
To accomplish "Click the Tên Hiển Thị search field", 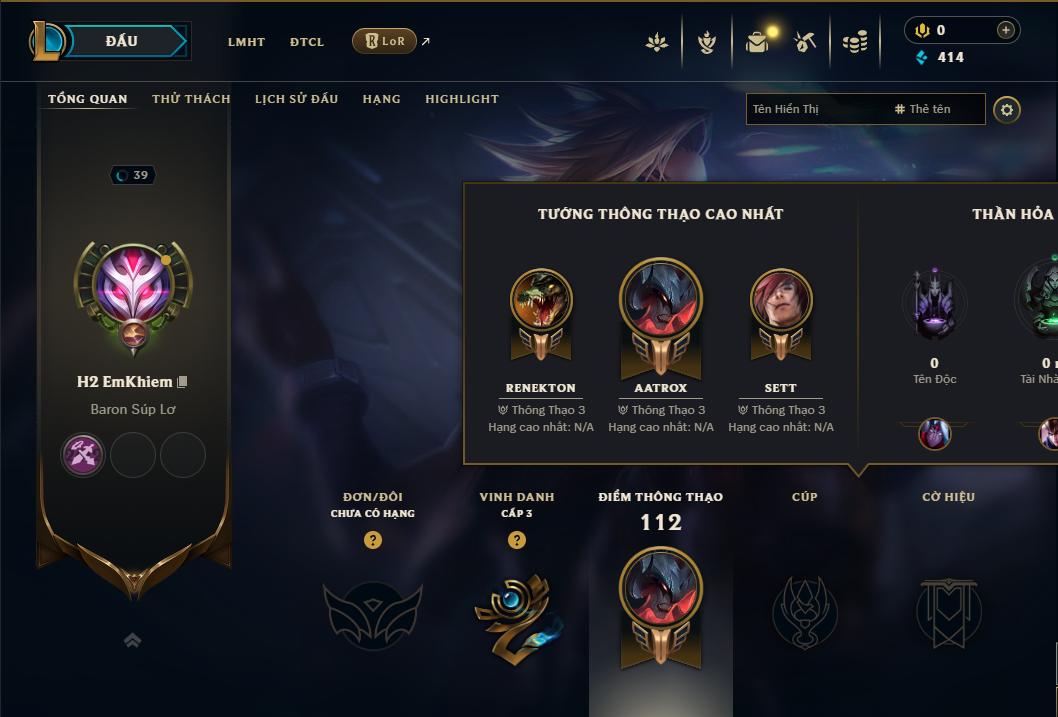I will point(815,109).
